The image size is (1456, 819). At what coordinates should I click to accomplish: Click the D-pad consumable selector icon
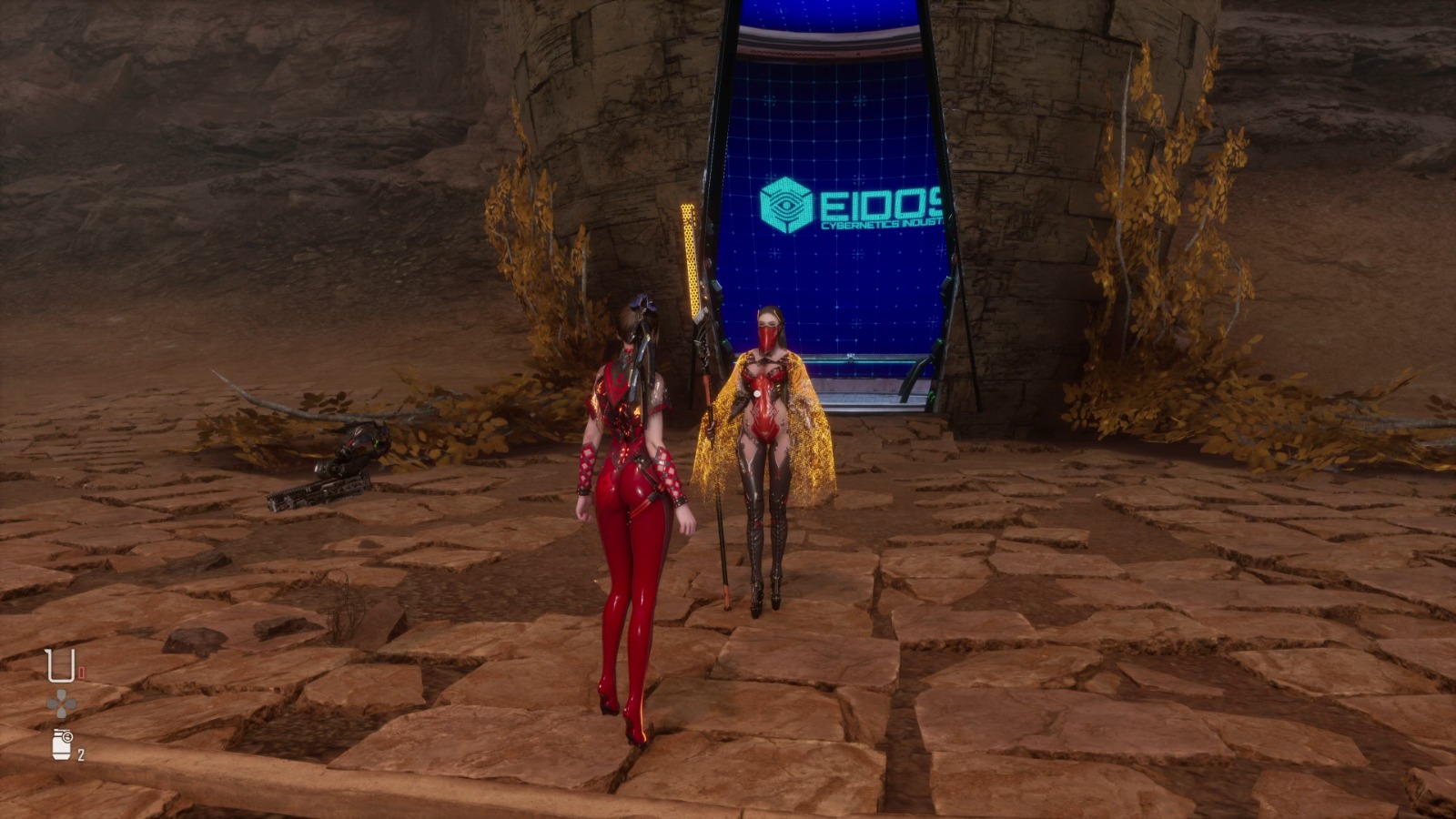[61, 703]
